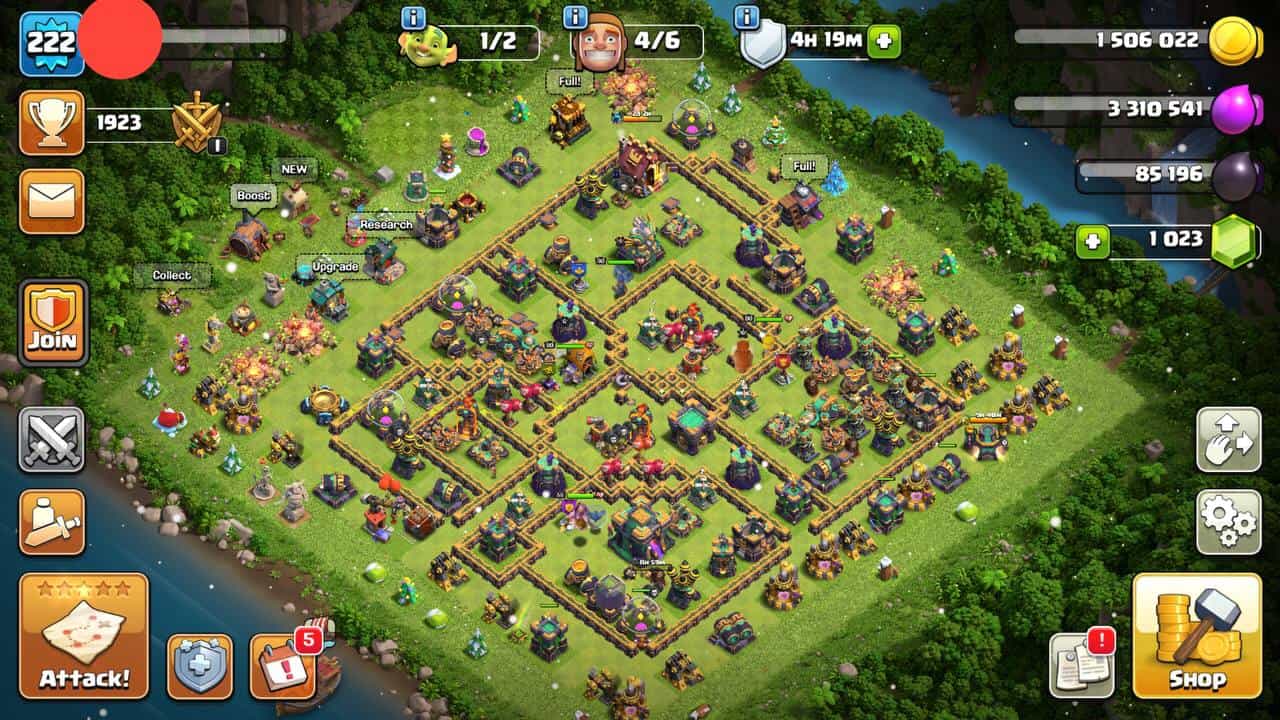Show shield info button
Screen dimensions: 1280x720
pos(746,17)
